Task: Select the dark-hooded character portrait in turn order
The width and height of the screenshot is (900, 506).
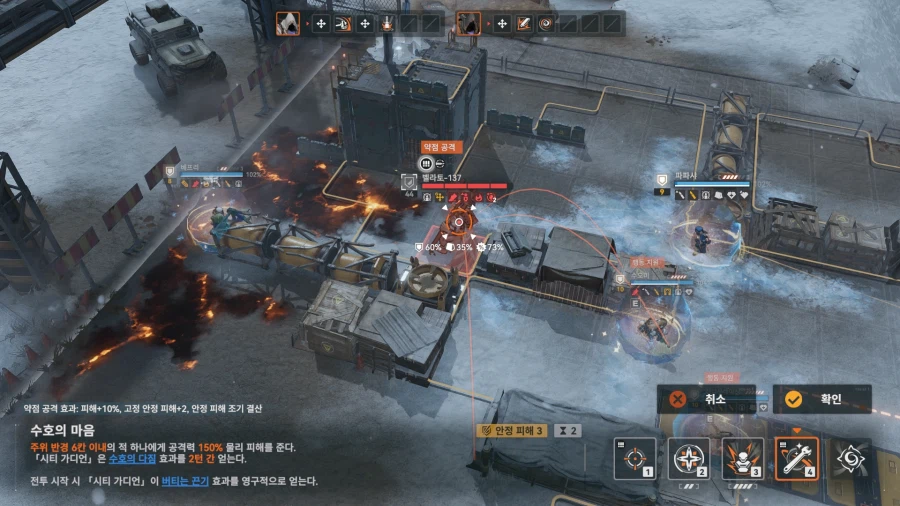Action: pos(469,22)
